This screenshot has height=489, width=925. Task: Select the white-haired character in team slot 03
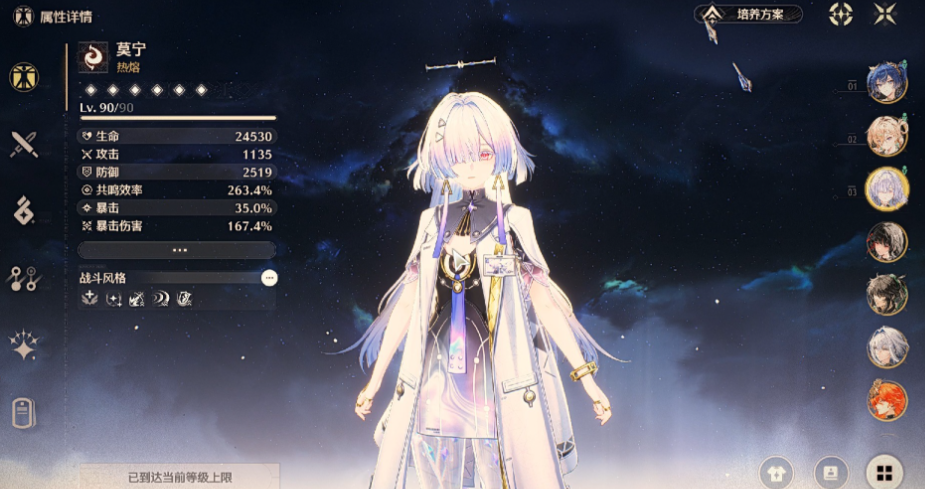click(x=886, y=189)
